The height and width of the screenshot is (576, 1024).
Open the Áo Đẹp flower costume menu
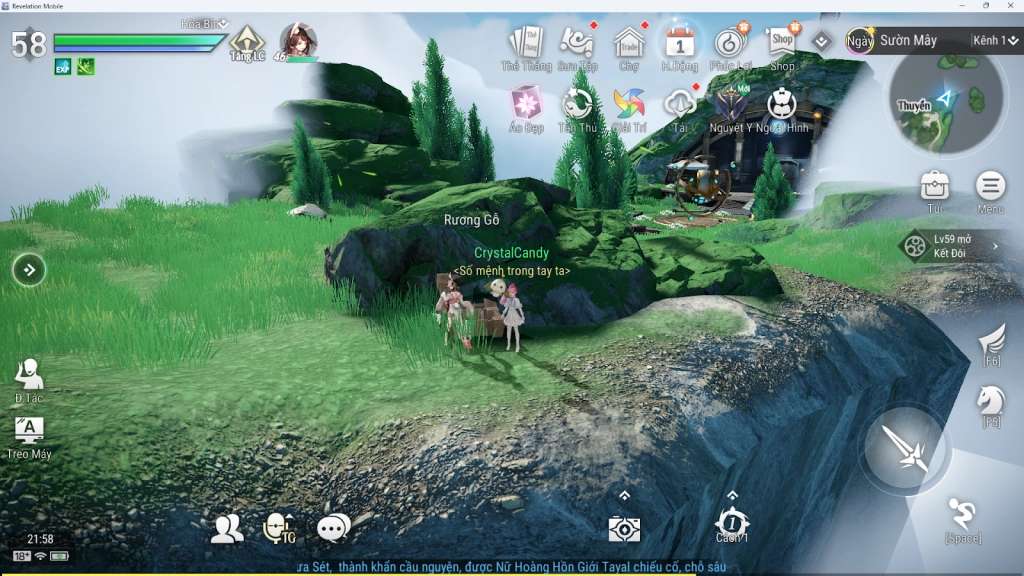point(526,103)
